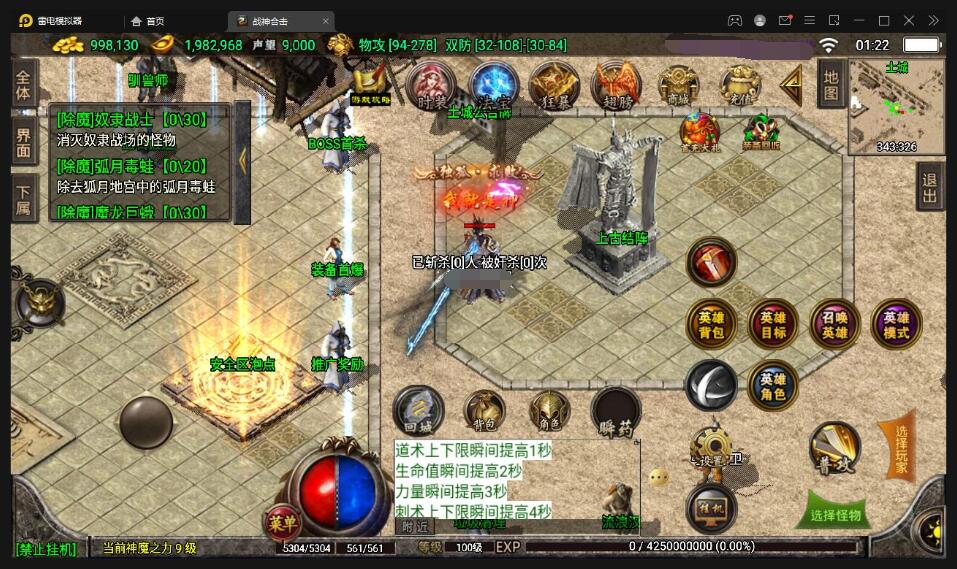
Task: Open the 背包 inventory bag
Action: pos(484,410)
